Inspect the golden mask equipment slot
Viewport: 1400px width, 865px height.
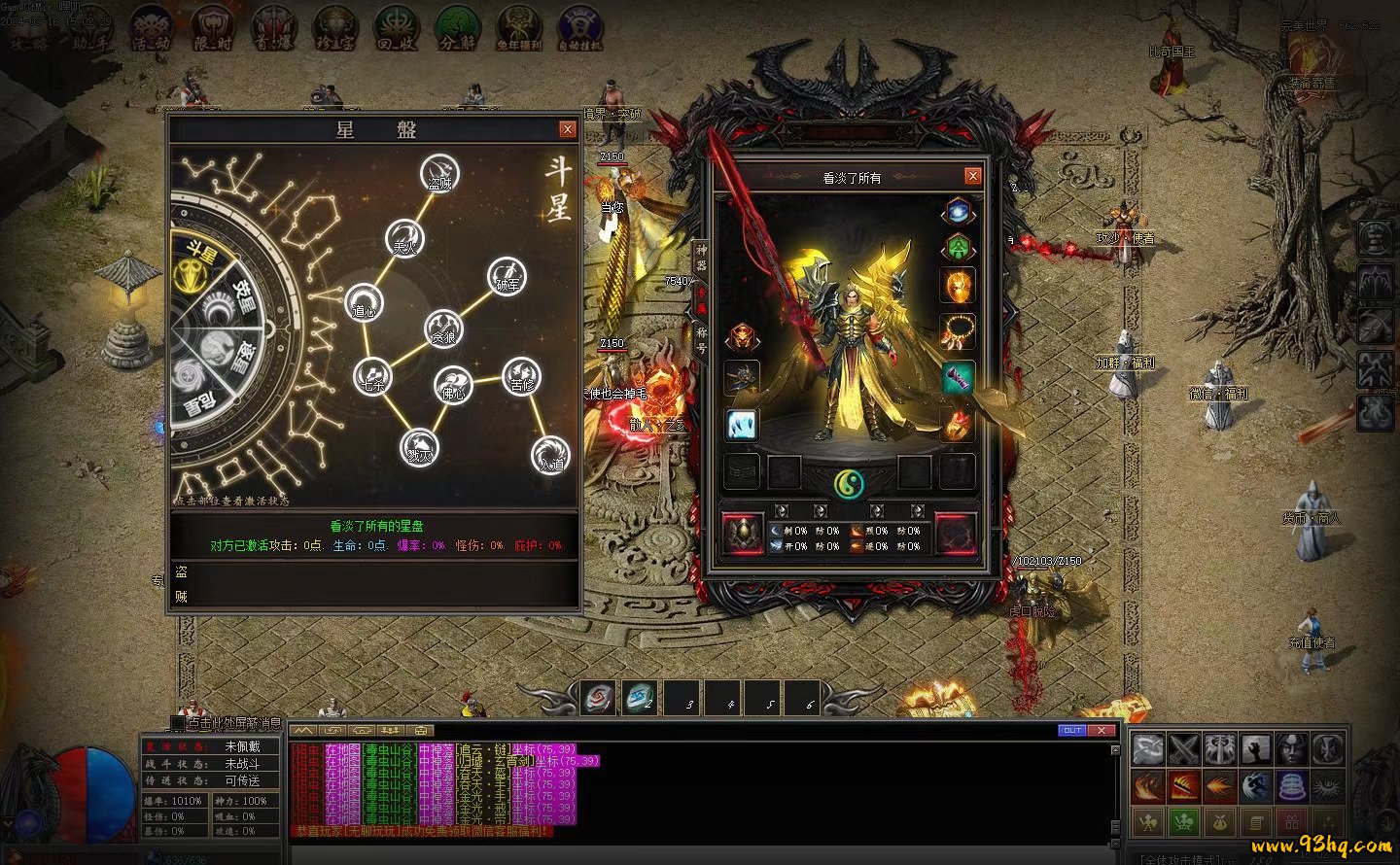[x=957, y=287]
